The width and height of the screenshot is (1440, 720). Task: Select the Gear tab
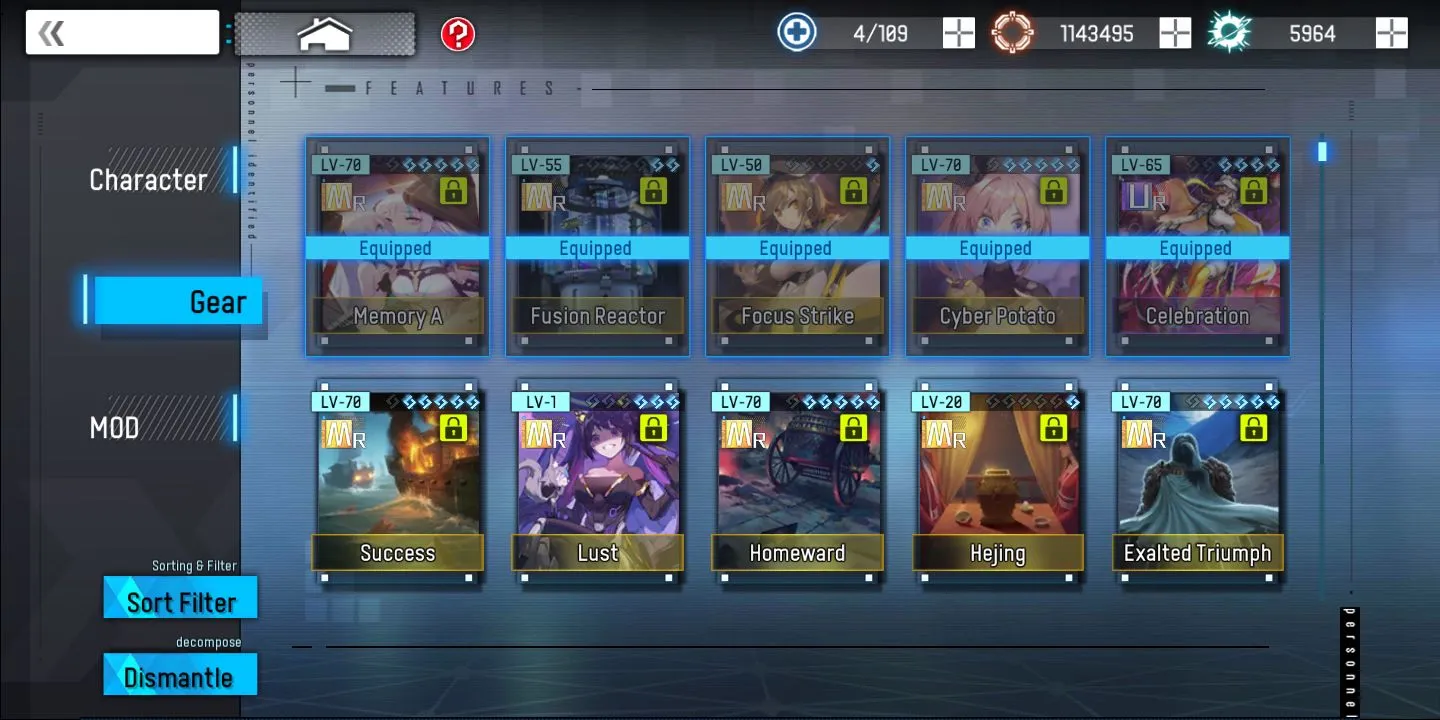[x=177, y=302]
